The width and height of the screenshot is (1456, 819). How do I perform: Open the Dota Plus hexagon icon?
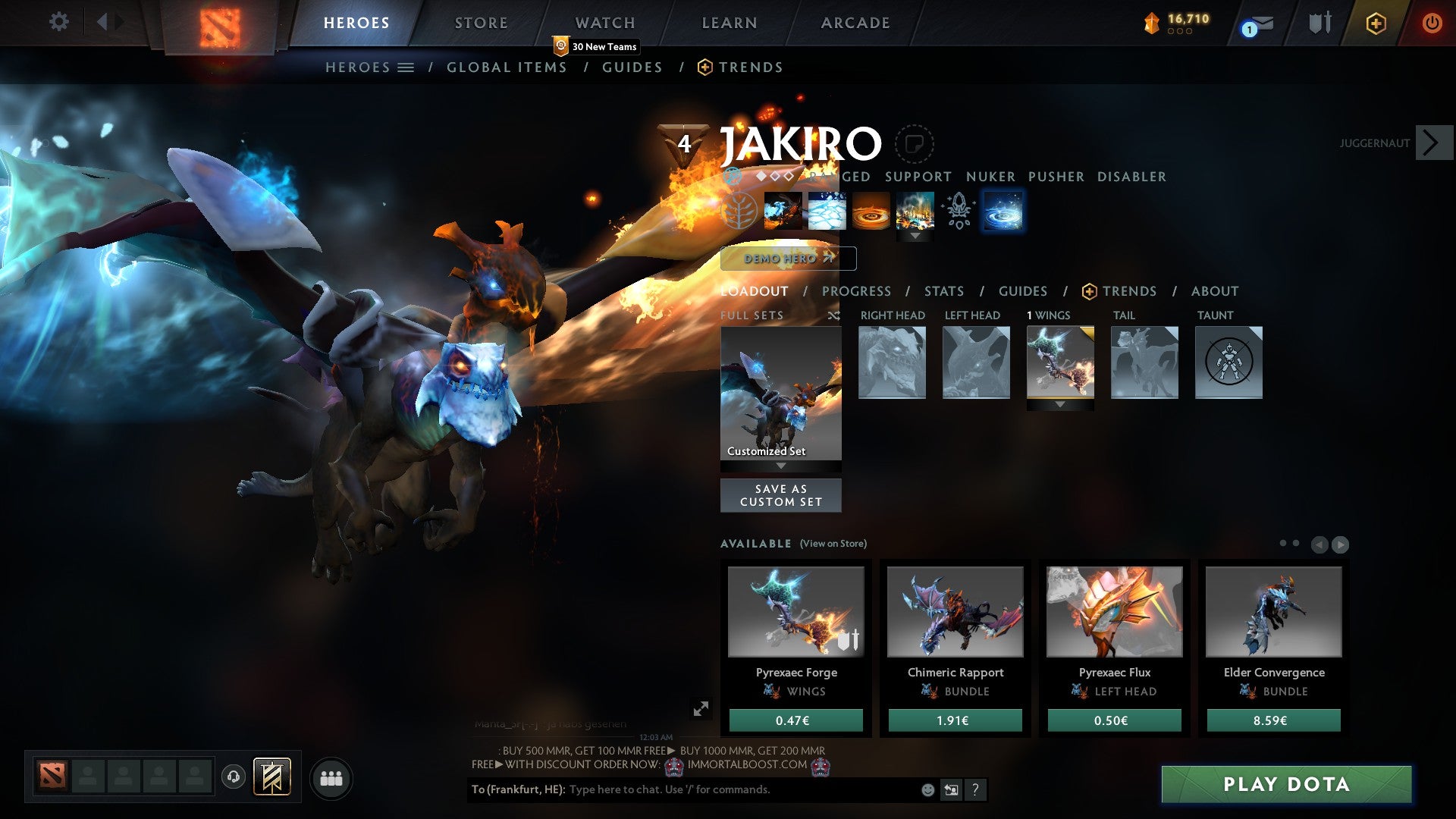click(1376, 24)
